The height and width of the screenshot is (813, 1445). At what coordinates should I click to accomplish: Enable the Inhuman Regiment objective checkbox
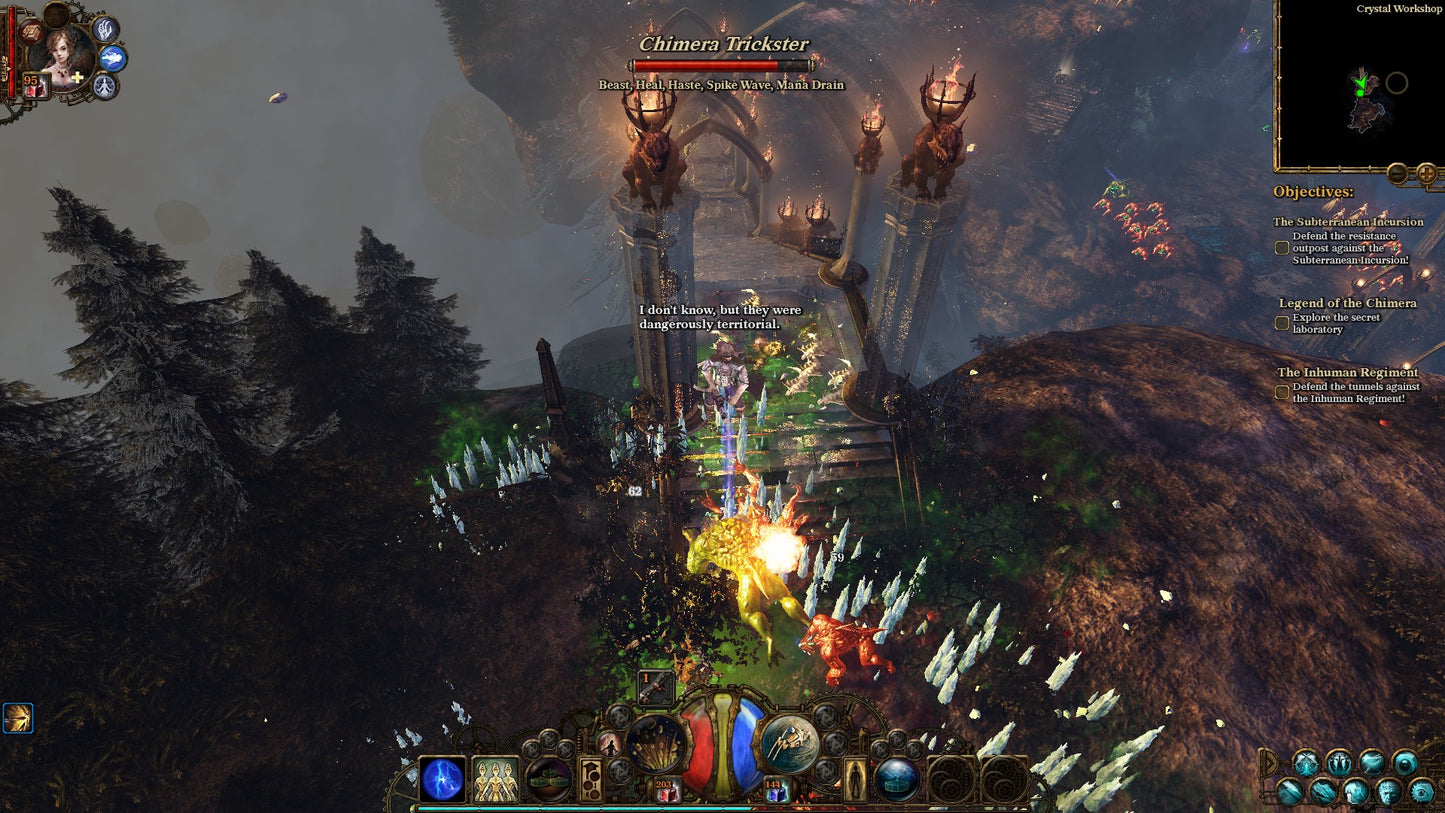pyautogui.click(x=1281, y=392)
